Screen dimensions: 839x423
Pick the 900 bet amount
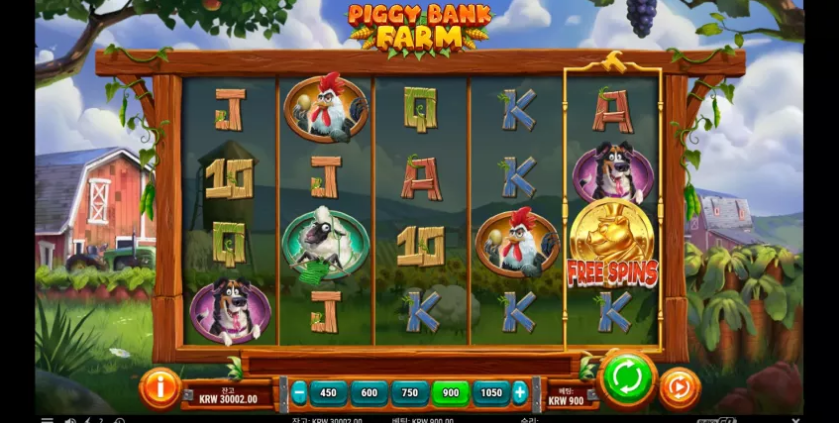point(450,393)
